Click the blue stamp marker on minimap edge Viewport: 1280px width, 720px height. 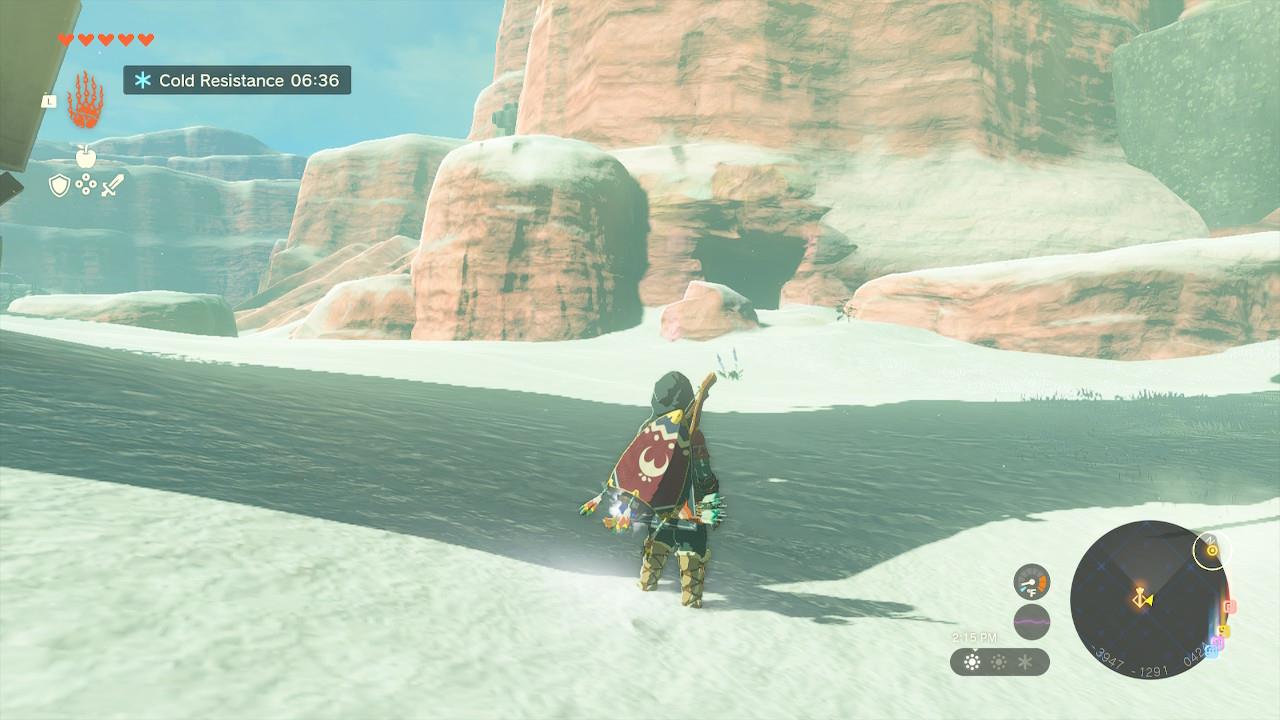(x=1212, y=650)
